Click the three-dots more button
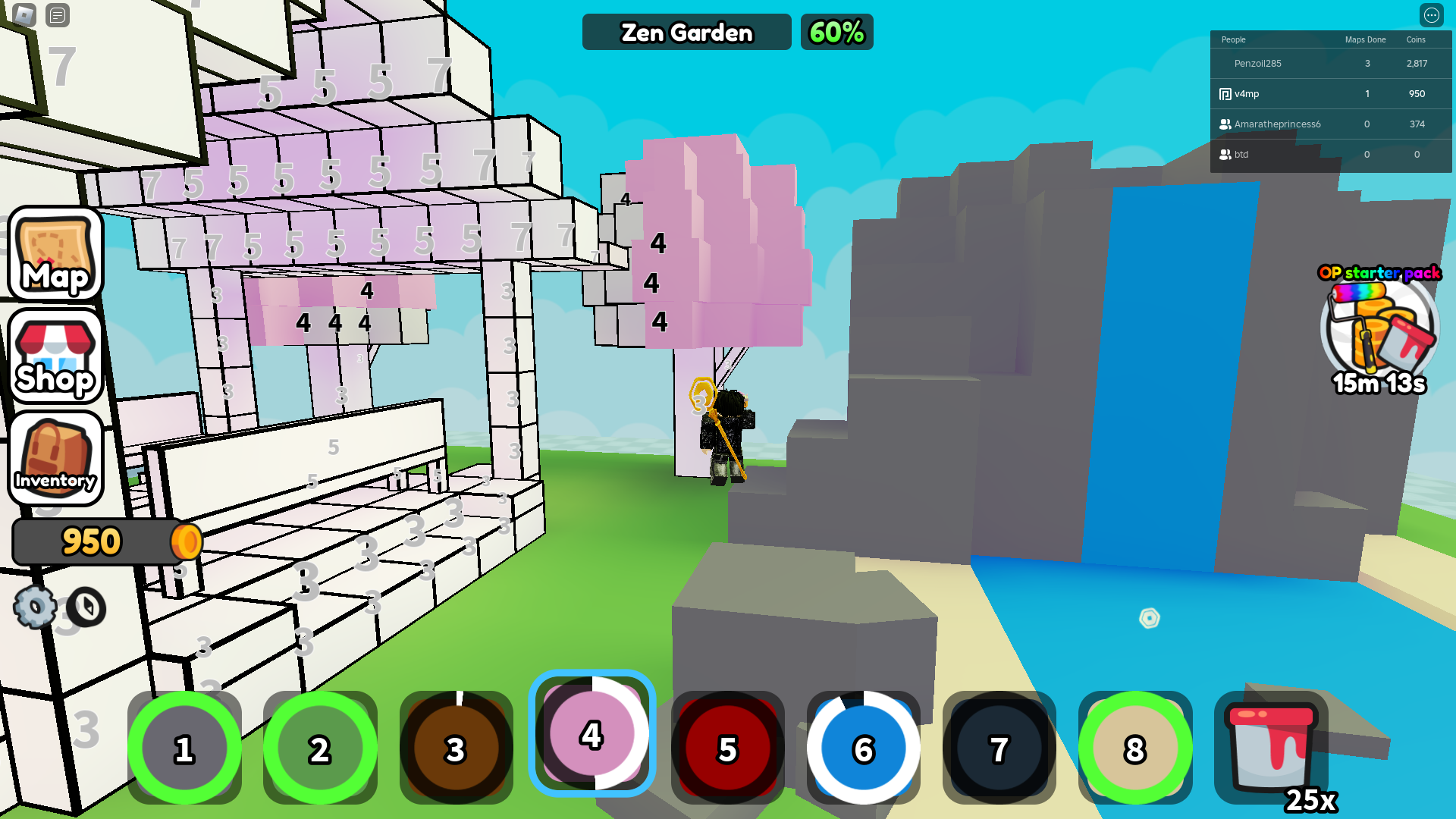Viewport: 1456px width, 819px height. (1431, 15)
